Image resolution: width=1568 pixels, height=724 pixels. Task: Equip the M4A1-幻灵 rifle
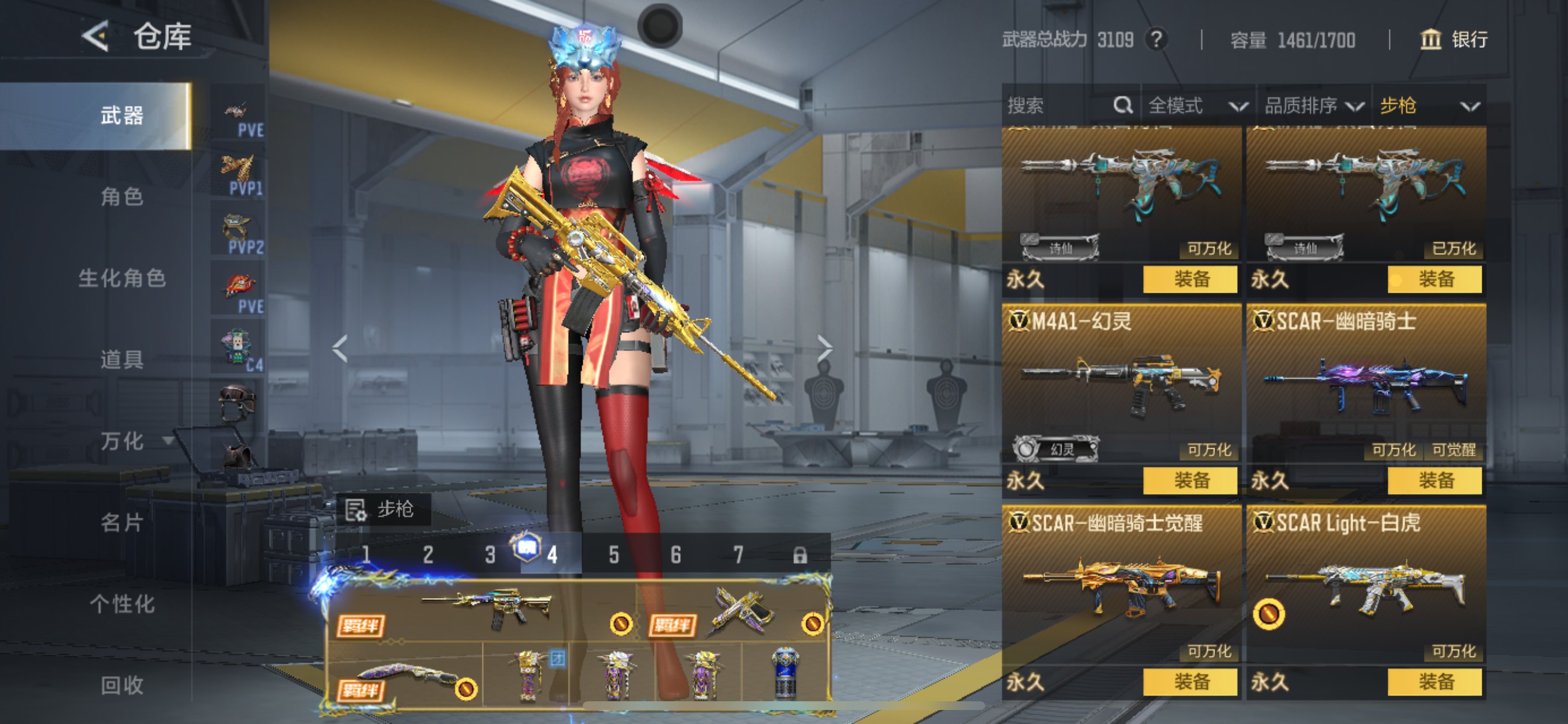click(x=1190, y=481)
